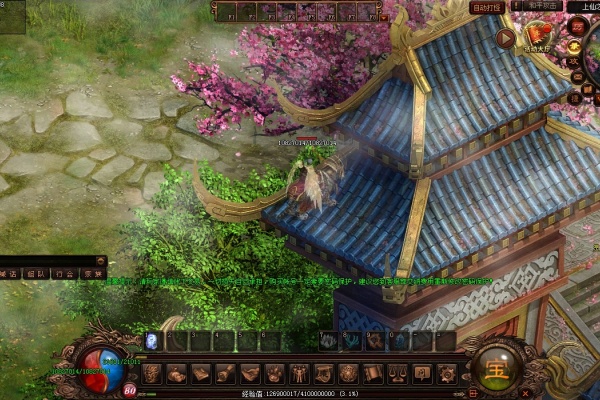The height and width of the screenshot is (400, 600).
Task: Click the level 80 badge
Action: pos(130,390)
